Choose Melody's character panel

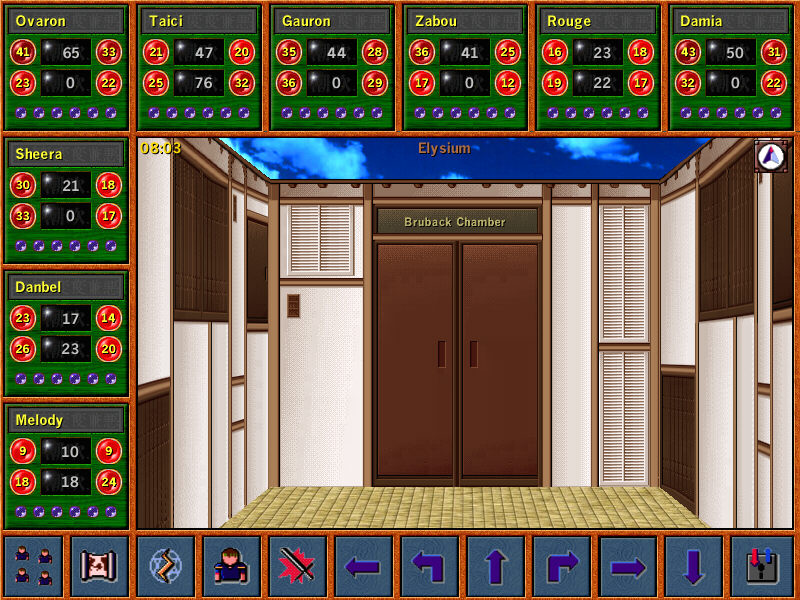click(67, 466)
